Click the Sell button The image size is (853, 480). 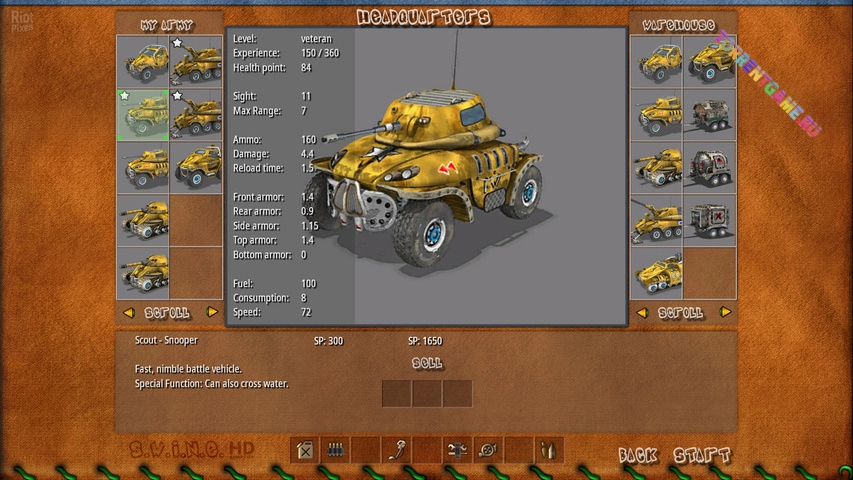pos(427,363)
